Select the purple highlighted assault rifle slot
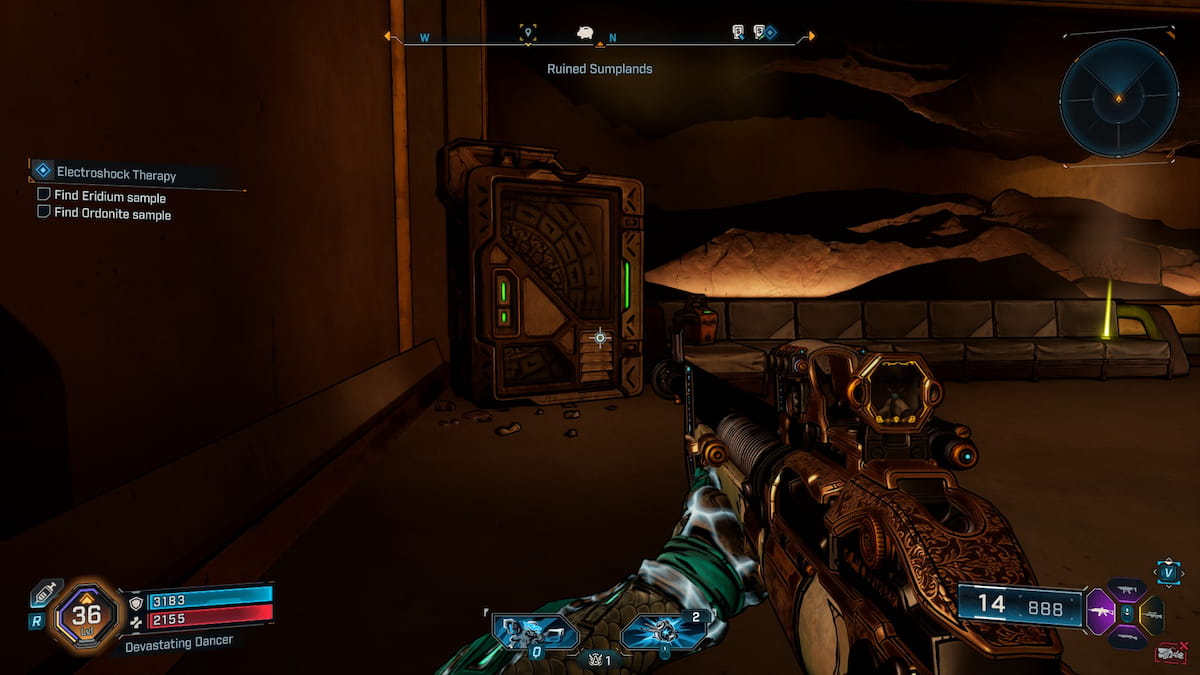Image resolution: width=1200 pixels, height=675 pixels. point(1101,612)
